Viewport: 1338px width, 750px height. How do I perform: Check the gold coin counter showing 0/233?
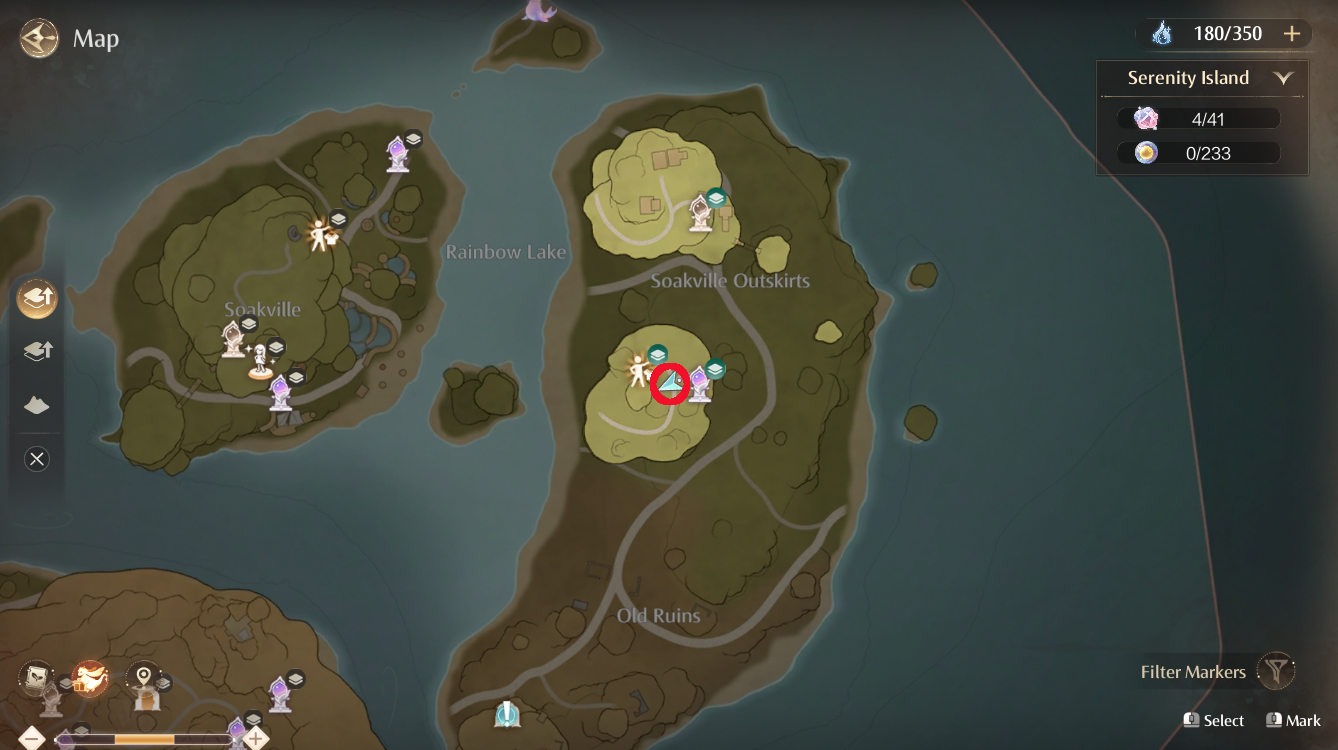(1200, 152)
